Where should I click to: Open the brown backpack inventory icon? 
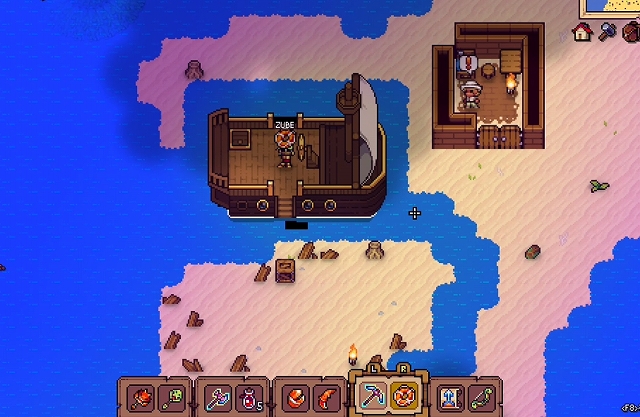click(x=630, y=32)
